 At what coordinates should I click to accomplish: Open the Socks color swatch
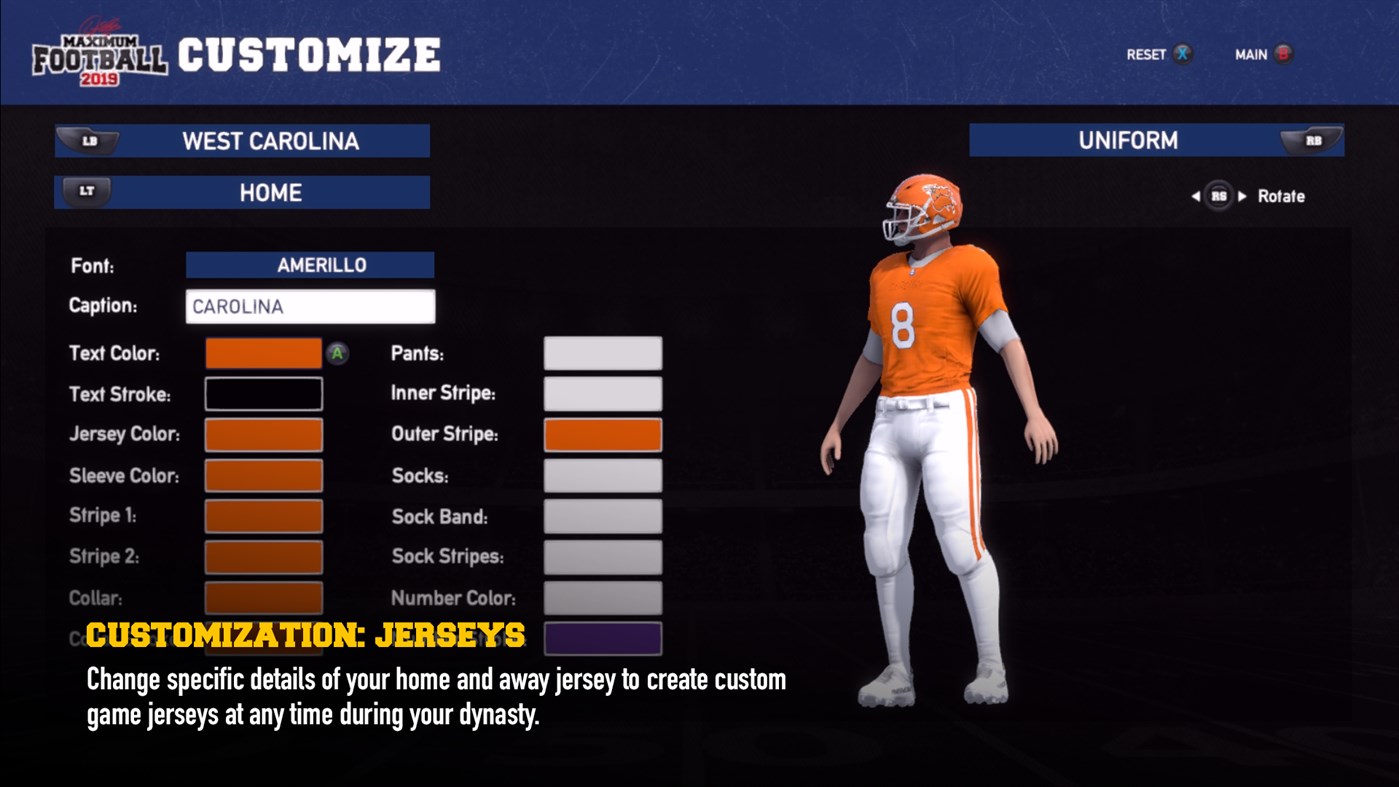602,476
